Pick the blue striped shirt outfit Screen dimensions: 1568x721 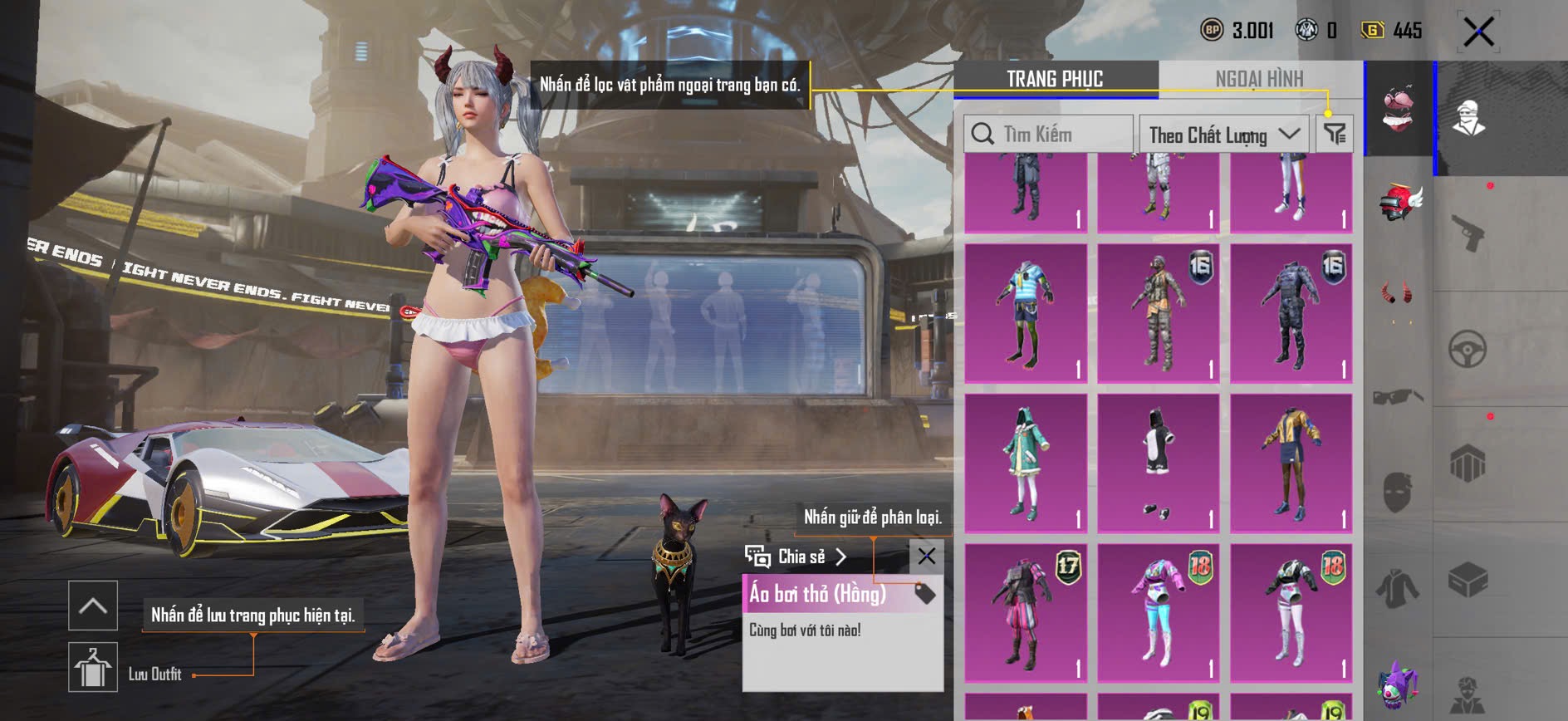pos(1026,313)
